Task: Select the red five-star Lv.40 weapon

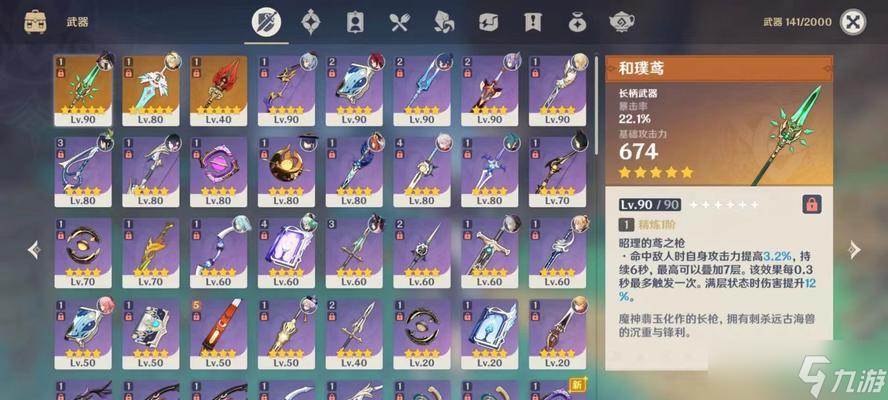Action: (x=218, y=90)
